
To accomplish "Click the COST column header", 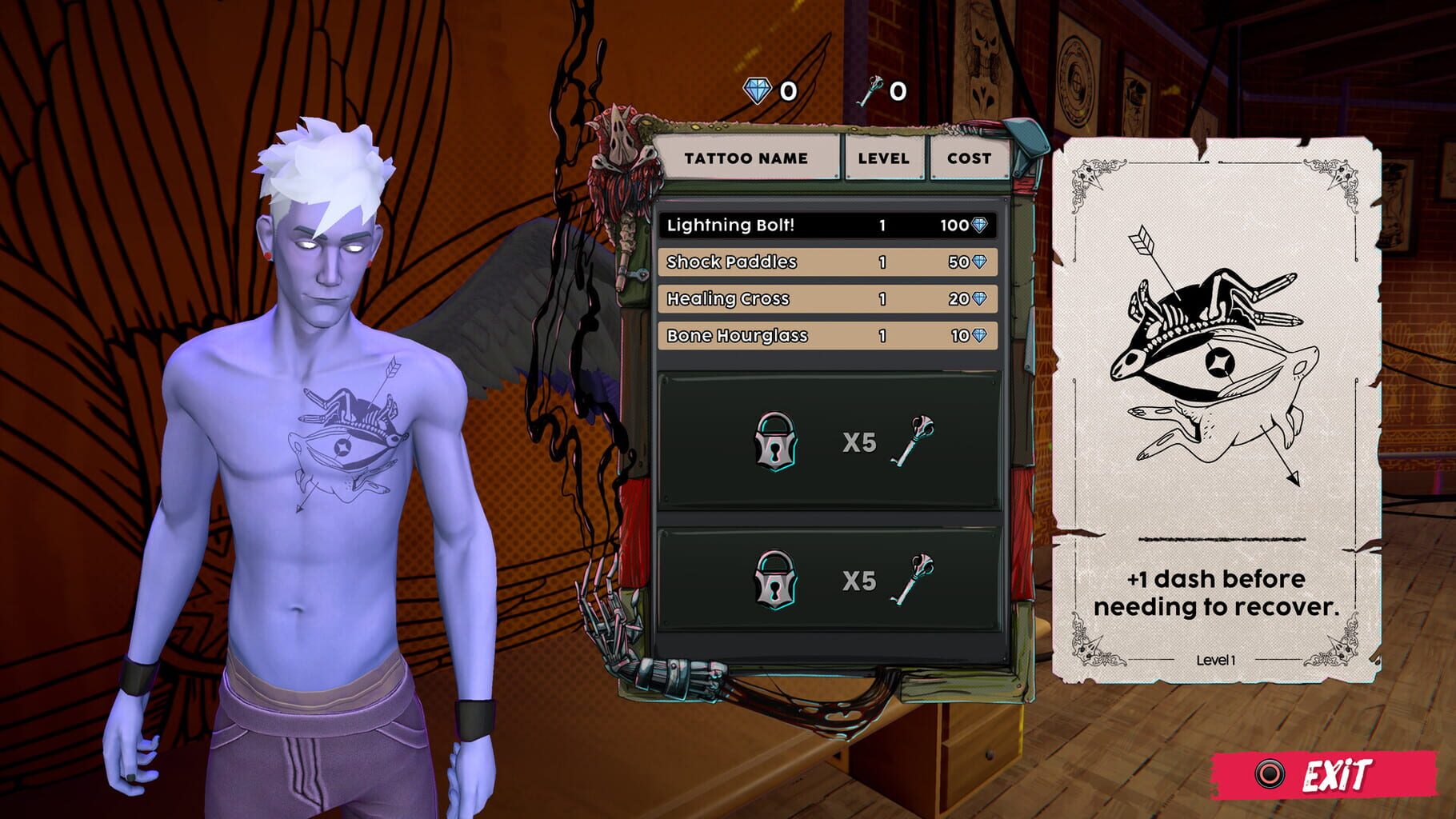I will [x=968, y=158].
